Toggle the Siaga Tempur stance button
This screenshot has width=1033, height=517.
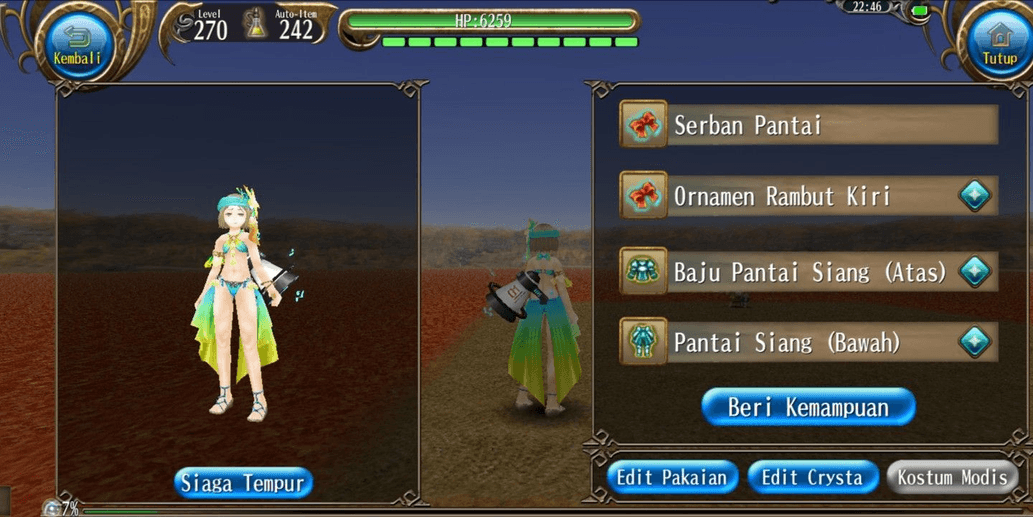coord(244,483)
